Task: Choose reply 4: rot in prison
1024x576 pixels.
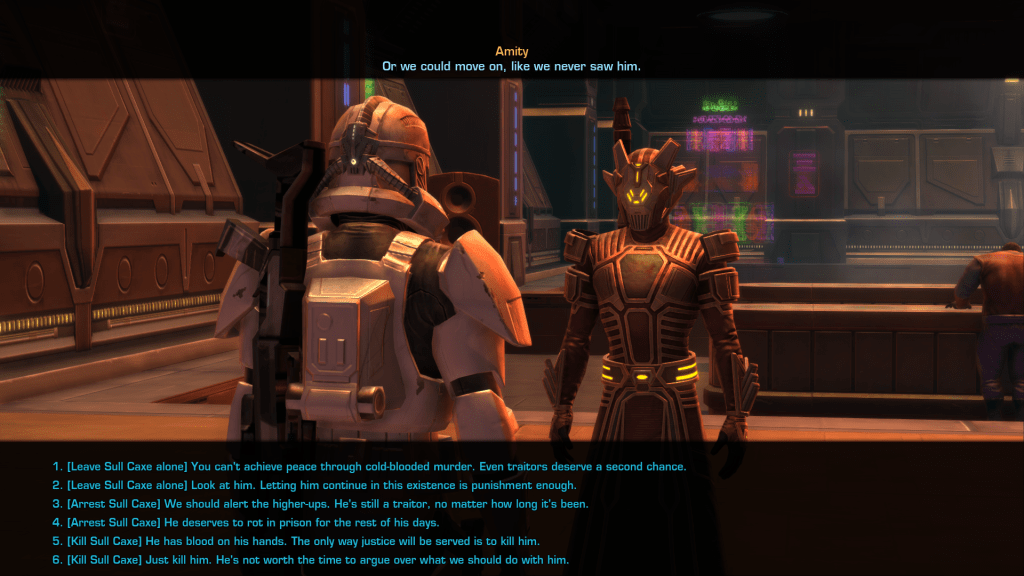Action: coord(253,522)
